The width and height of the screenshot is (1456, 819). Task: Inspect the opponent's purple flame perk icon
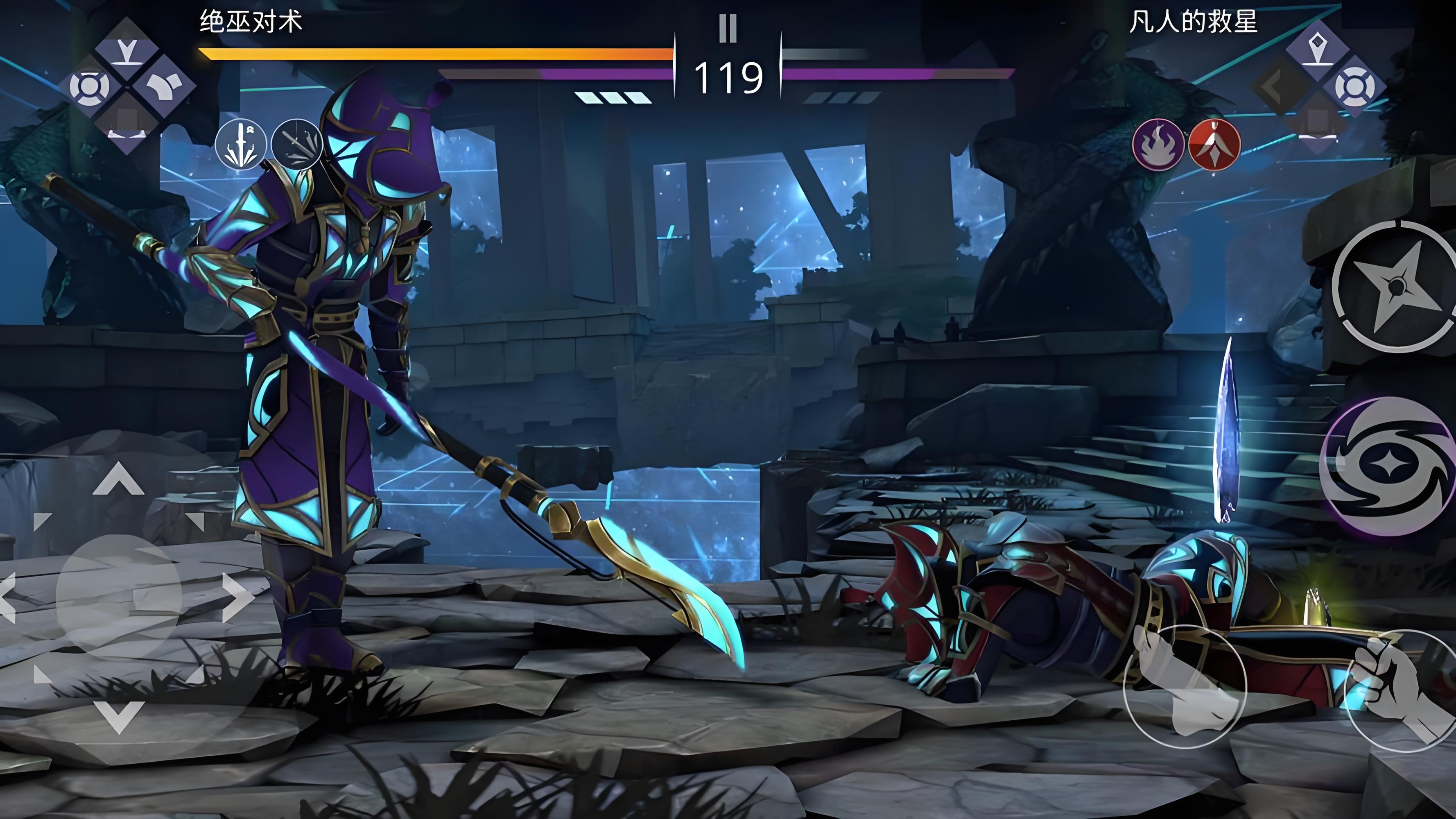tap(1158, 144)
